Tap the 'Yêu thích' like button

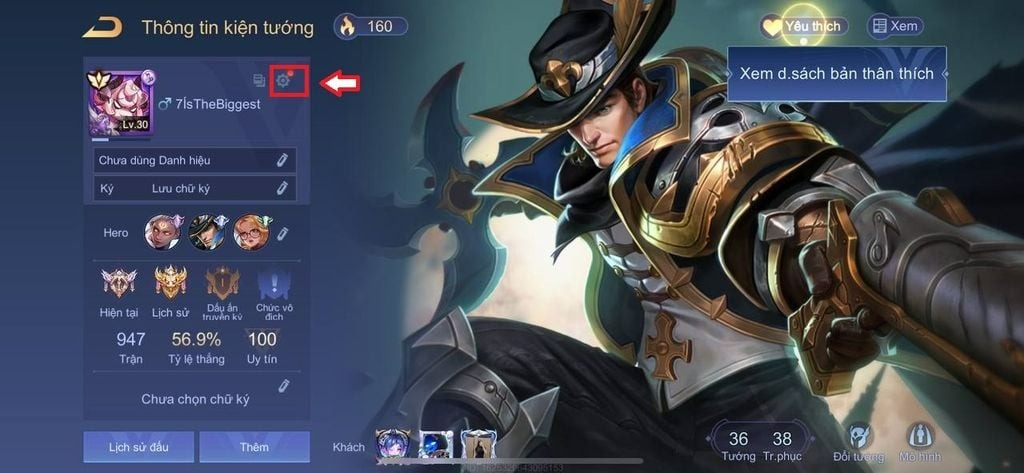[x=803, y=27]
